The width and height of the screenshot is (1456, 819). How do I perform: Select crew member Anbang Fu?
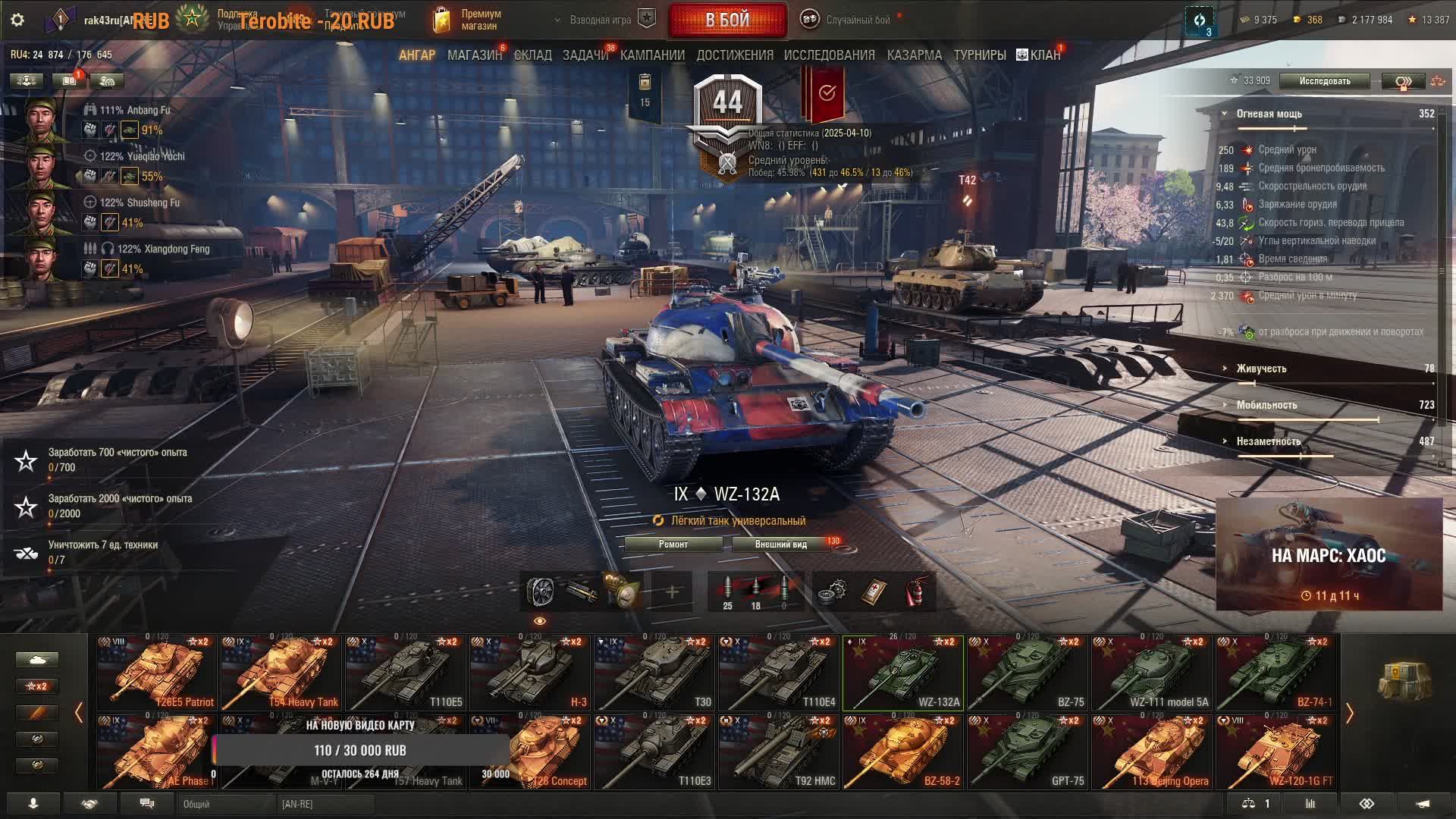coord(45,119)
